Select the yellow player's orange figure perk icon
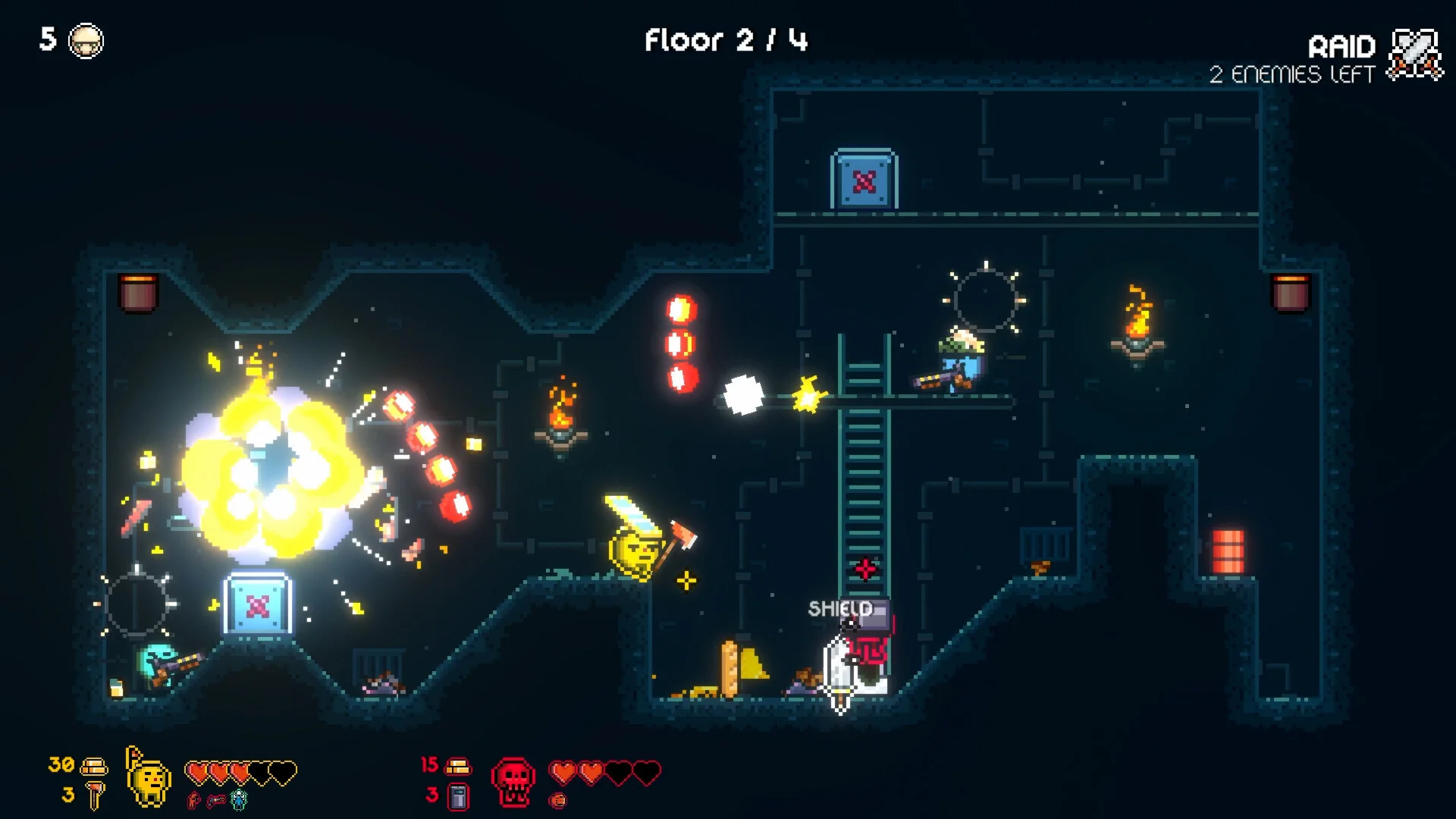1456x819 pixels. click(x=194, y=800)
